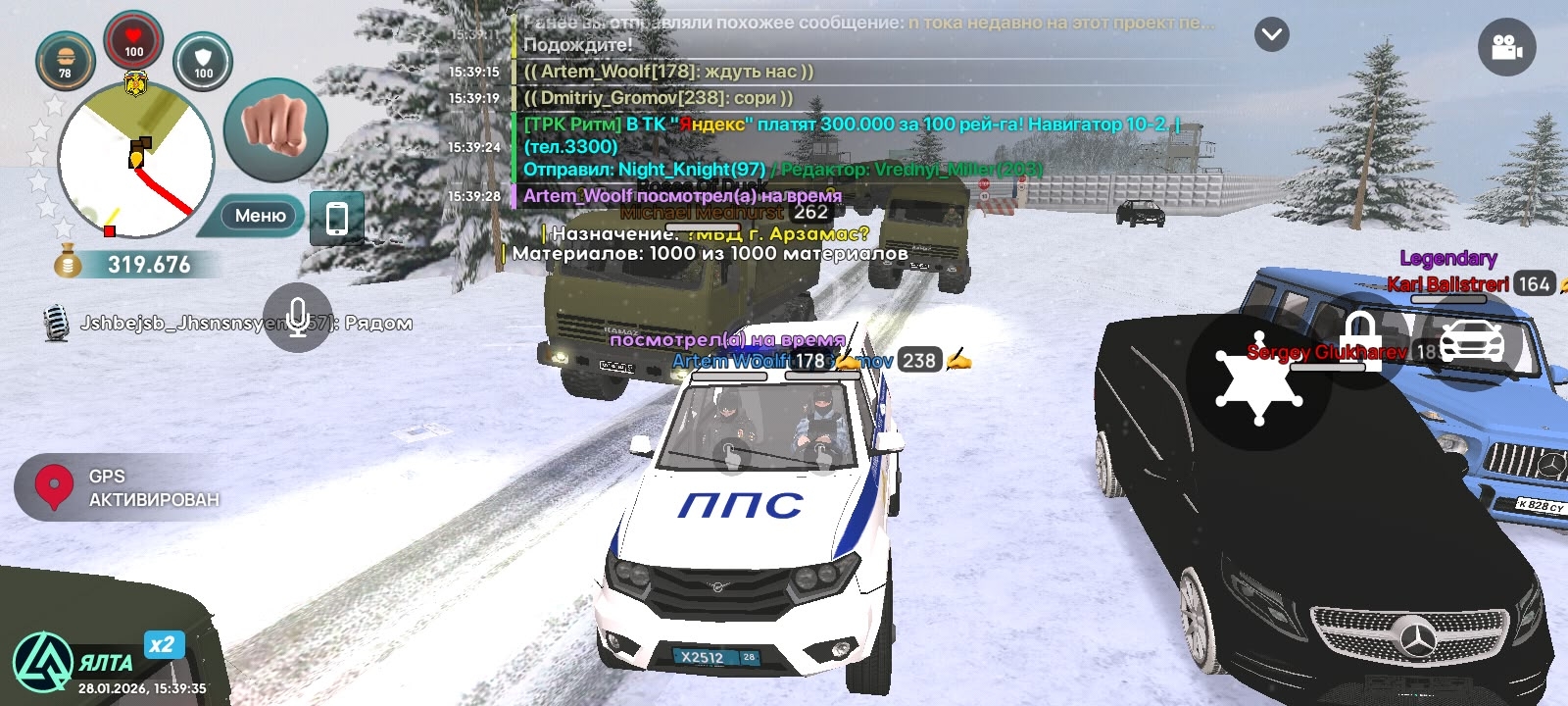Expand chat with the down chevron

click(x=1272, y=35)
